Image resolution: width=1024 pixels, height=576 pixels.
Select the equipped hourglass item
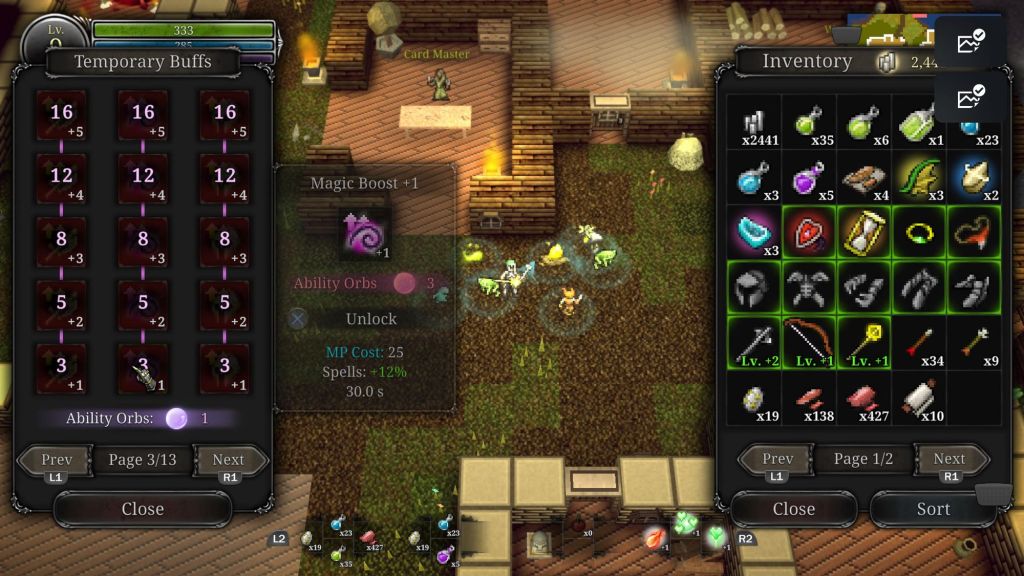[863, 232]
